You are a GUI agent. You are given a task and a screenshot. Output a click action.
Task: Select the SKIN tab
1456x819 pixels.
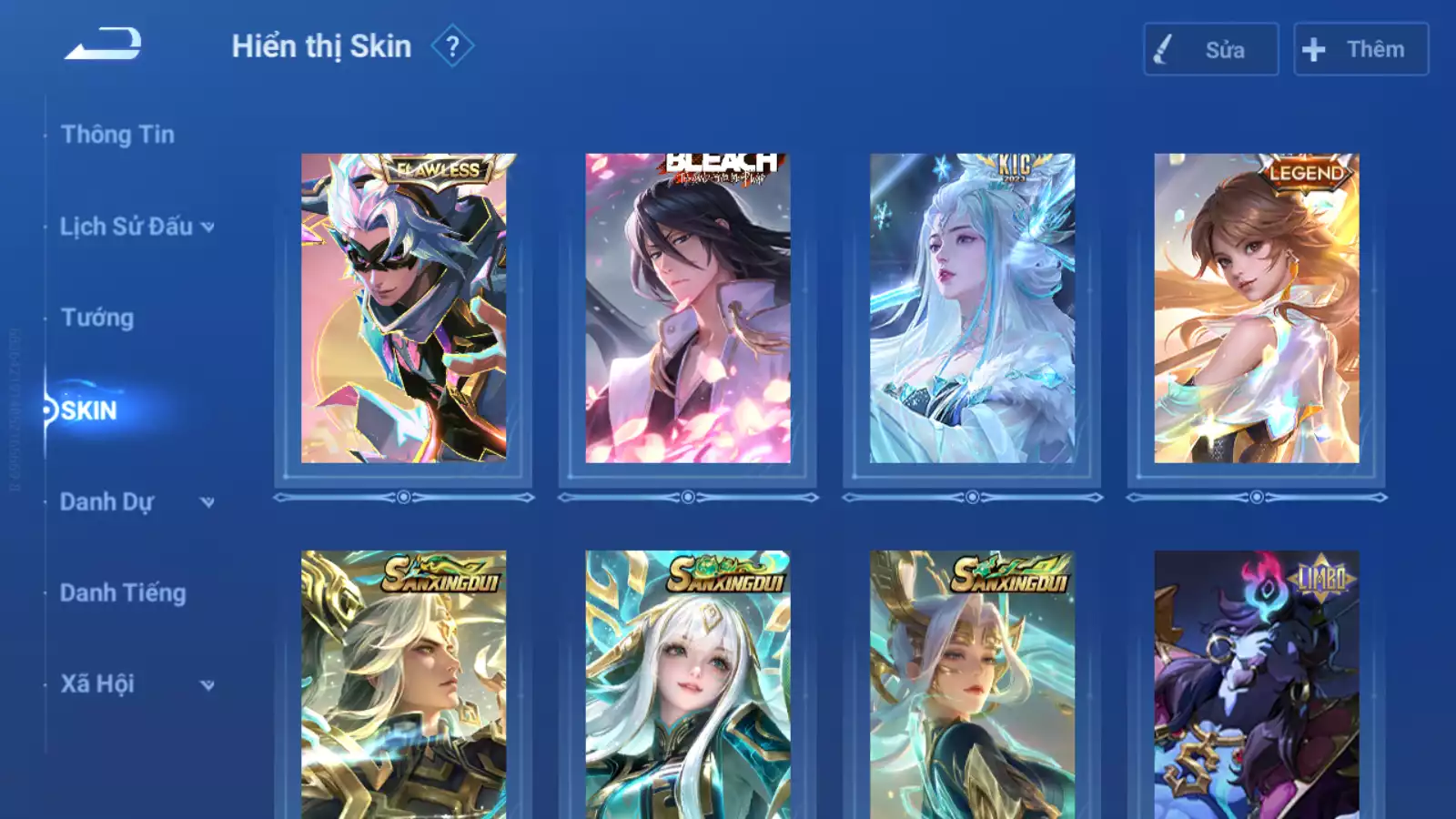89,410
